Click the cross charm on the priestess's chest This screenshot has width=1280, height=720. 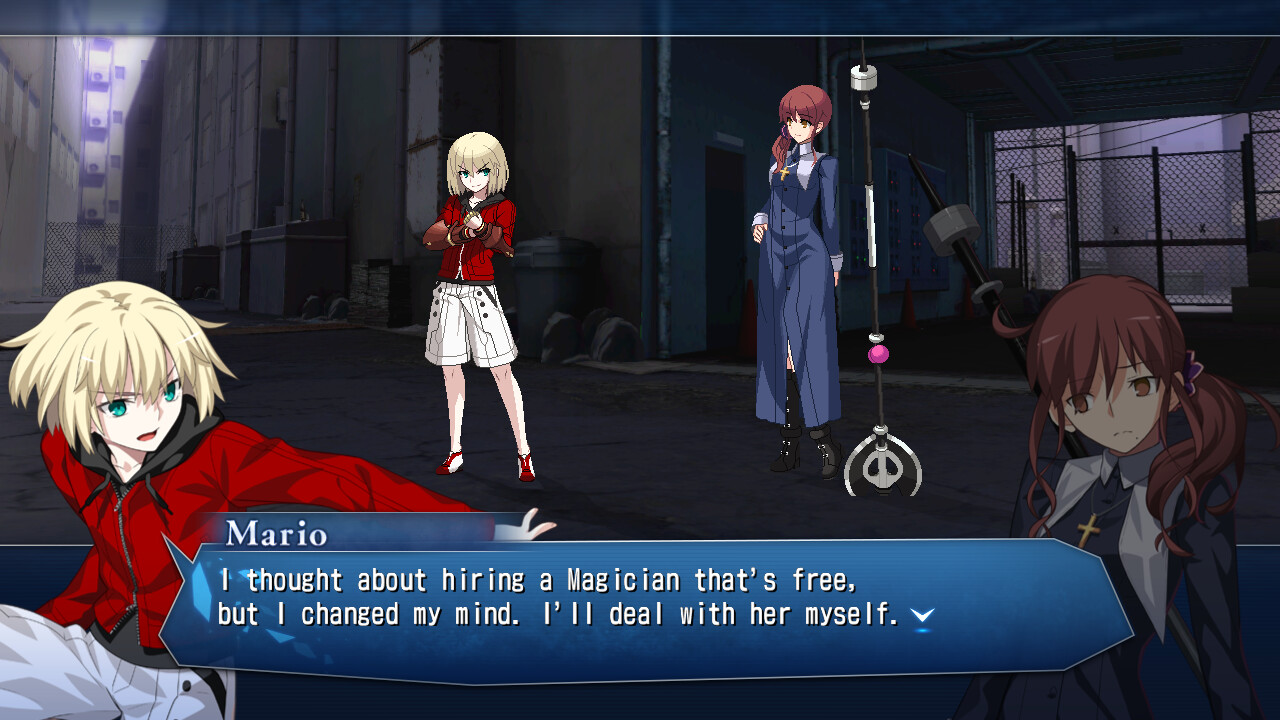[785, 171]
